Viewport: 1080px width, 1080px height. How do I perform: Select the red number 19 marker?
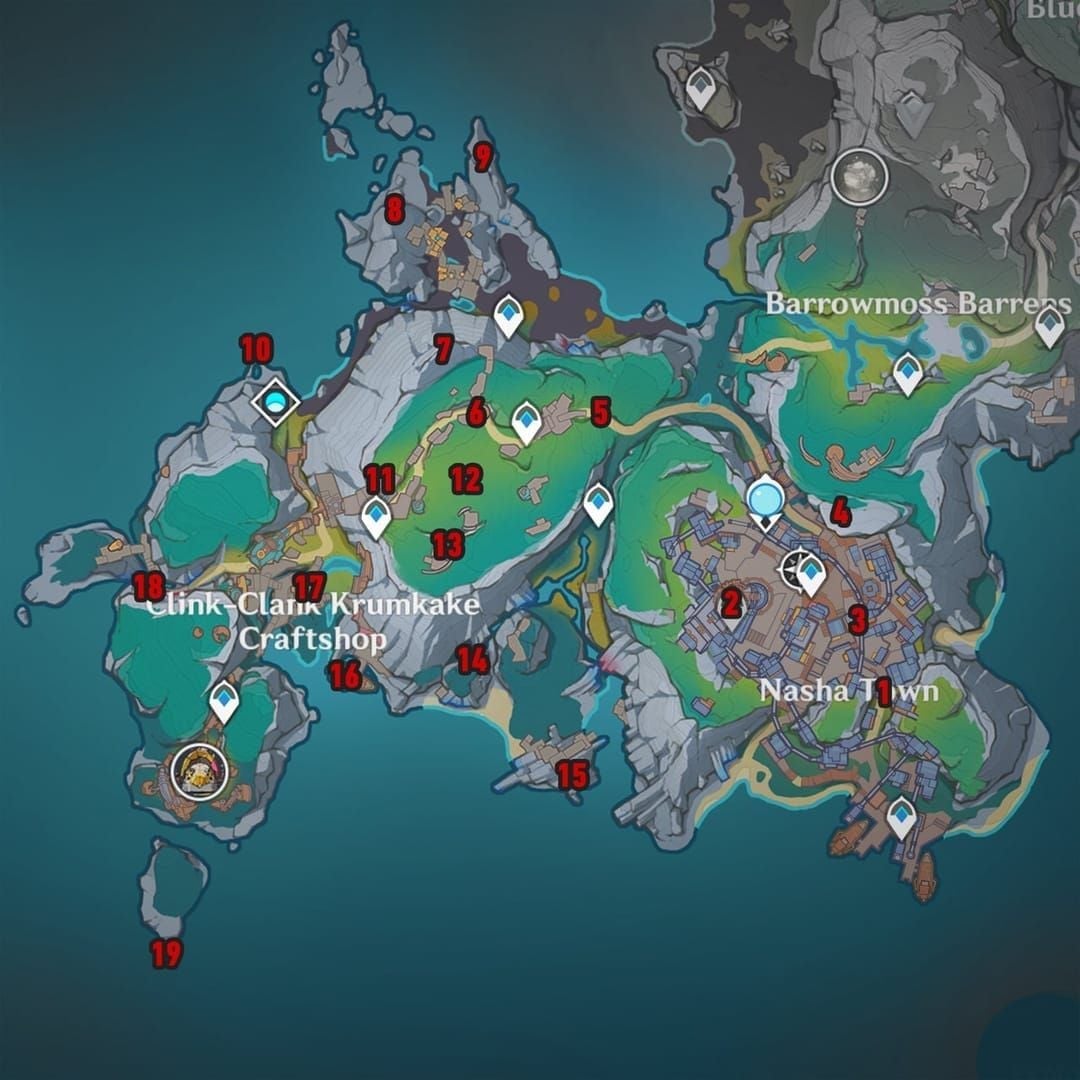[x=166, y=955]
